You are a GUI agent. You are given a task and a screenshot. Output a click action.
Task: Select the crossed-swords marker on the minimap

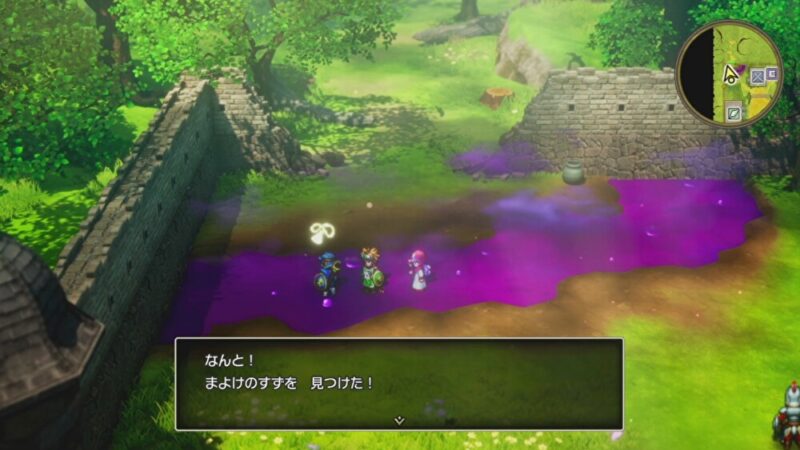[x=759, y=75]
